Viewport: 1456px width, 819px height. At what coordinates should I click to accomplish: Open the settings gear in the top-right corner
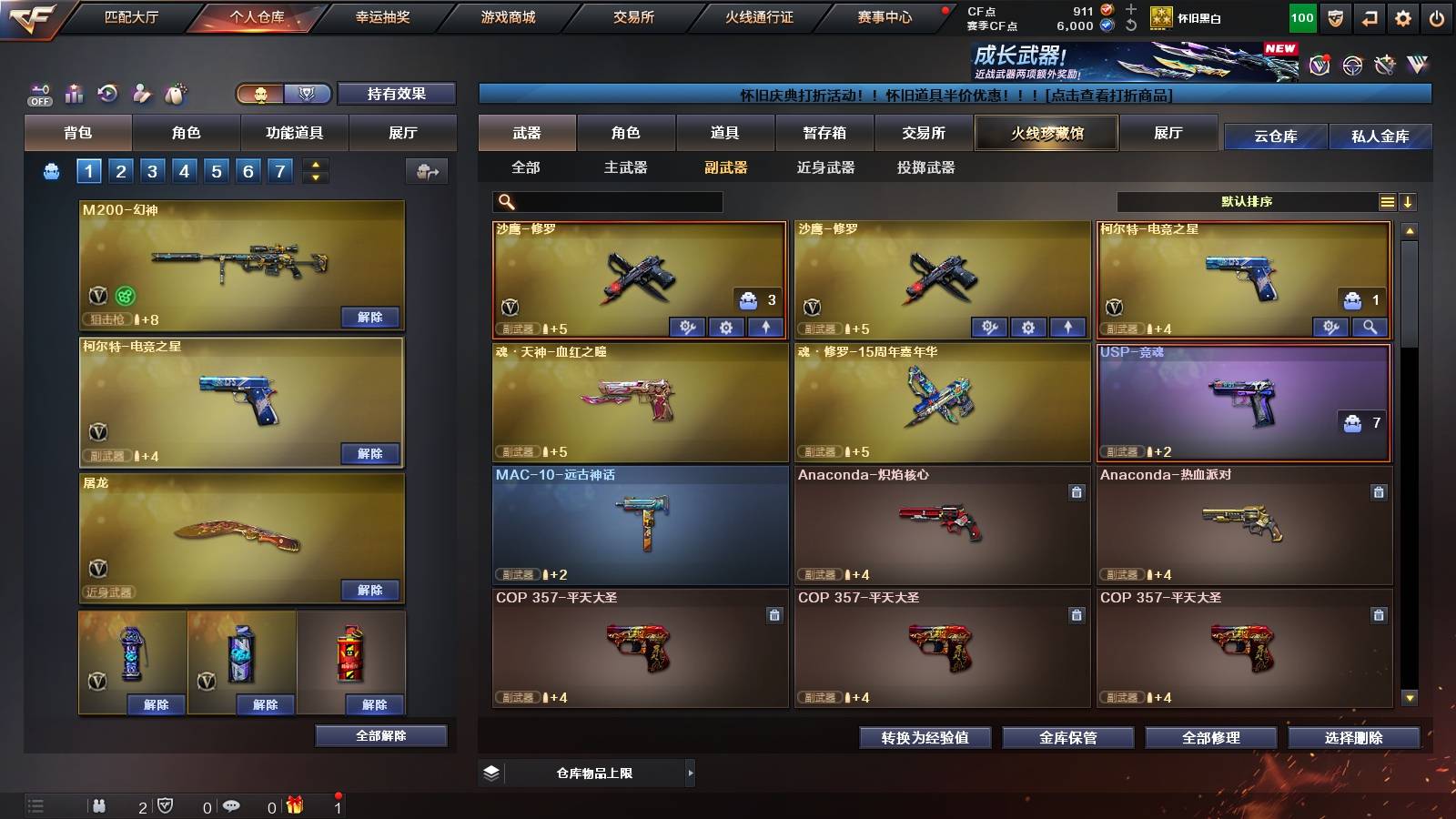pyautogui.click(x=1402, y=16)
